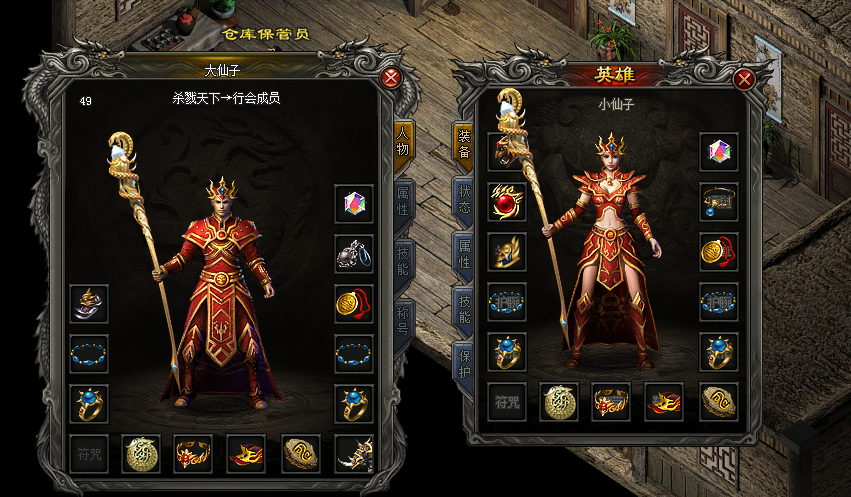Screen dimensions: 851x497
Task: Click the dragon head slot in hero panel
Action: click(x=507, y=152)
